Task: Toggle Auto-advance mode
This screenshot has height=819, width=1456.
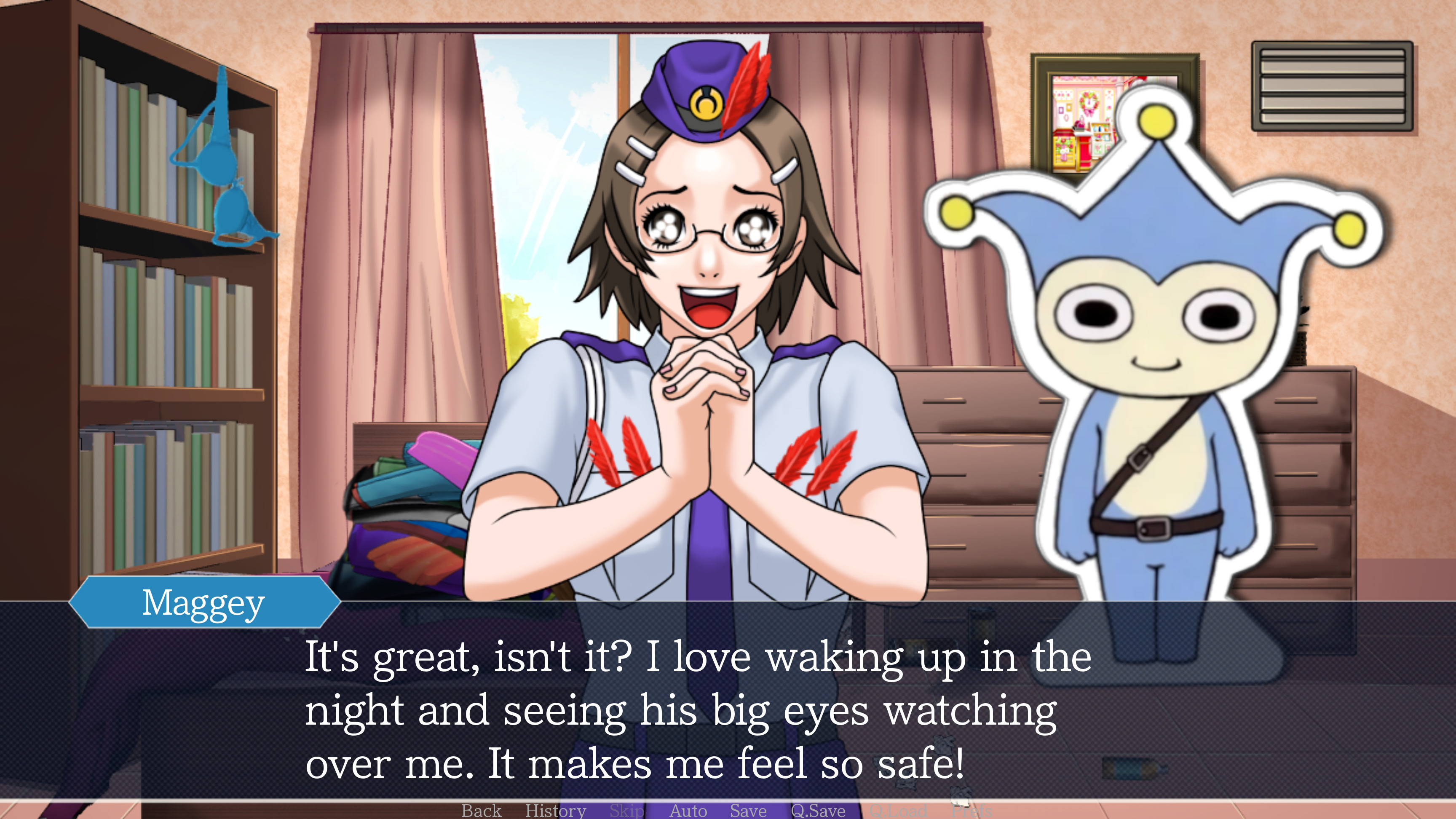Action: click(688, 811)
